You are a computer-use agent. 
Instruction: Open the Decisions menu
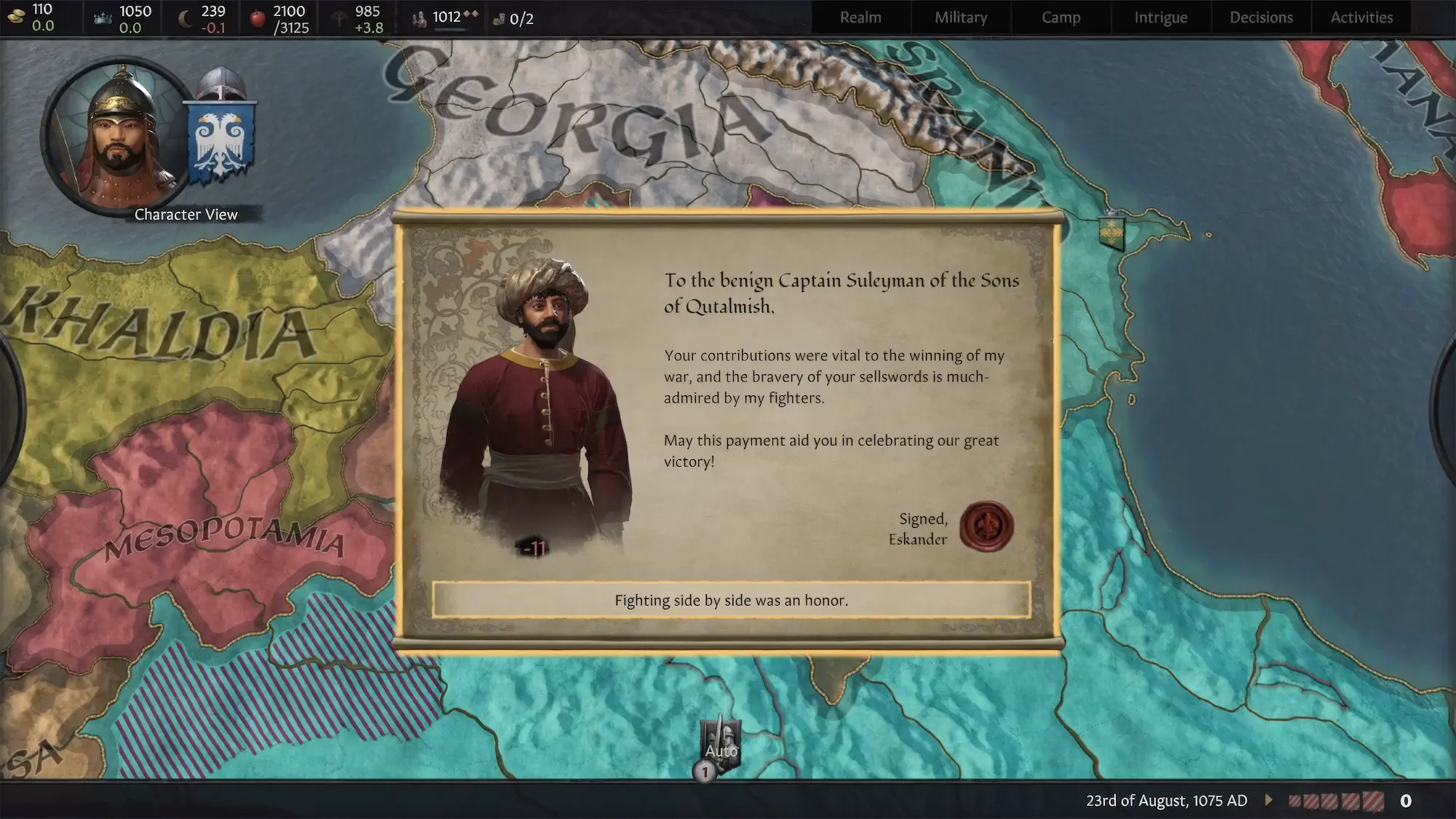tap(1261, 17)
